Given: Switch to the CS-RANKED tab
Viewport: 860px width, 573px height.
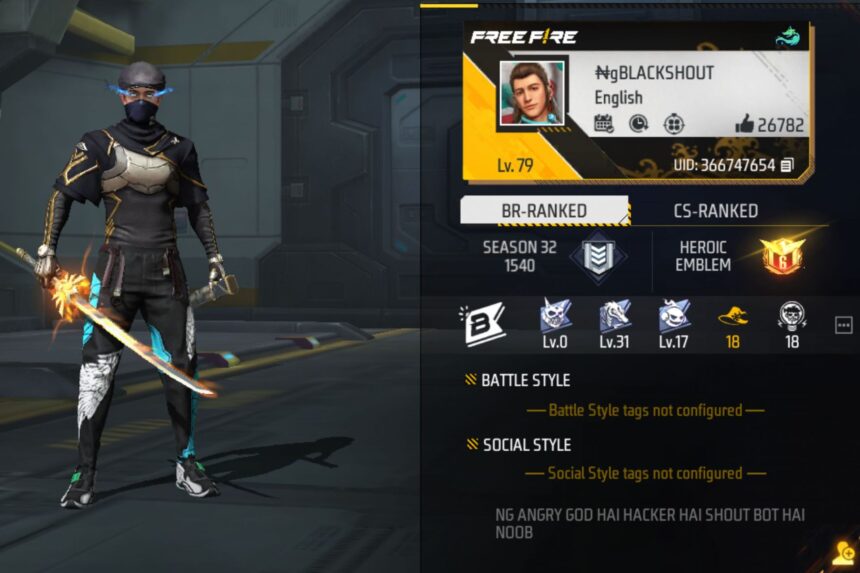Looking at the screenshot, I should (x=712, y=211).
